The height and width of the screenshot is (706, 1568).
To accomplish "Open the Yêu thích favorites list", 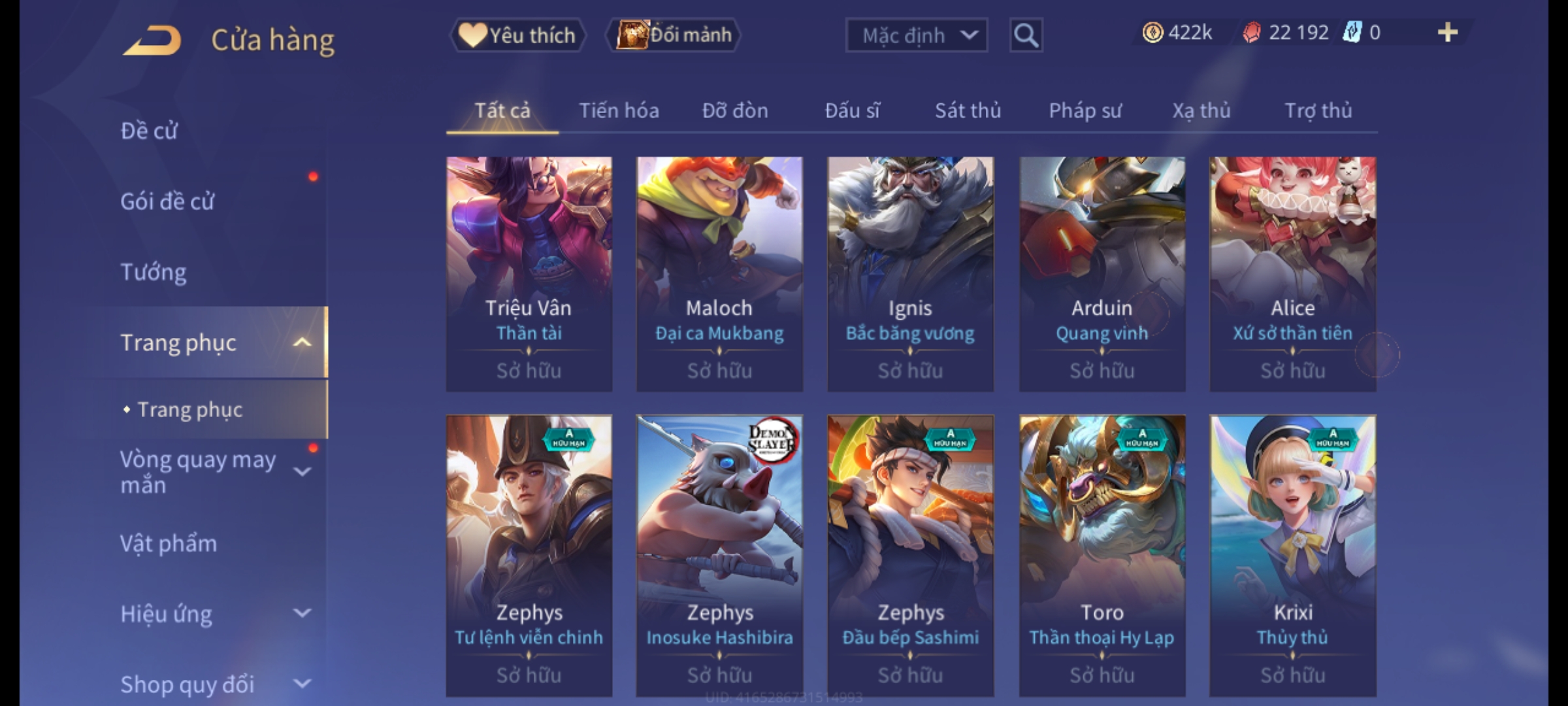I will (x=517, y=35).
